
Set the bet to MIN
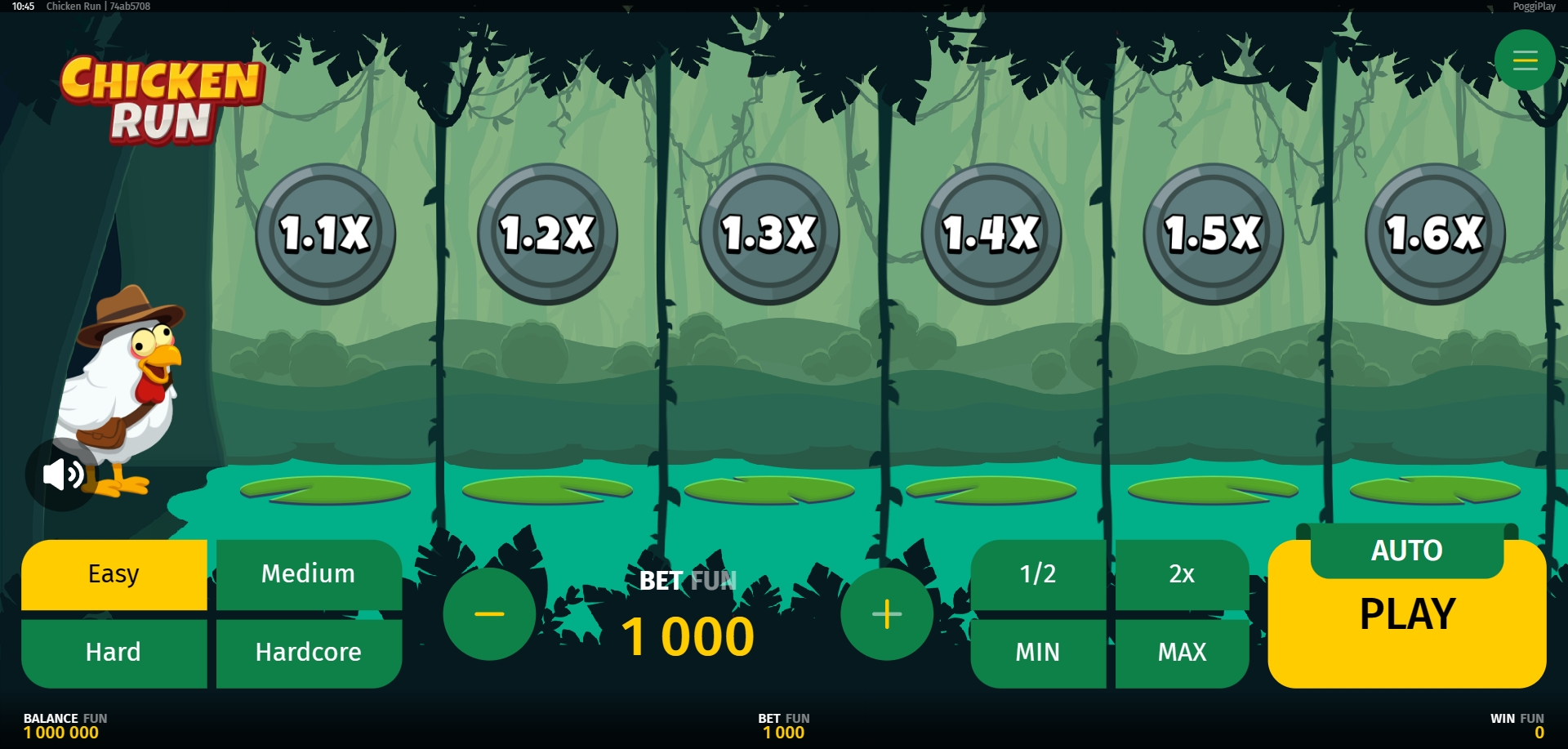[1037, 653]
